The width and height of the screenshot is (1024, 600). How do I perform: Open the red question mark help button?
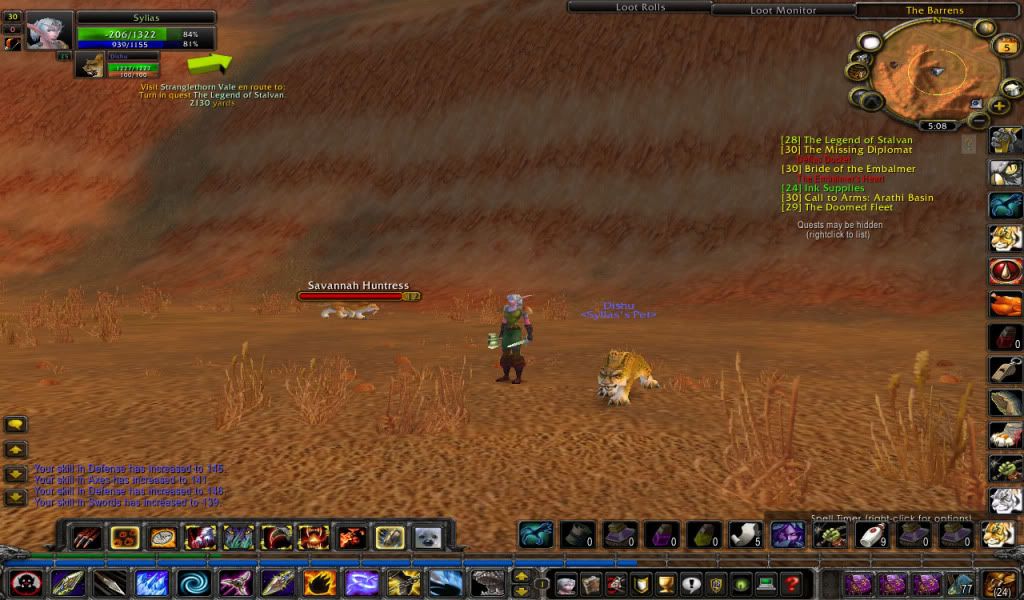click(791, 583)
